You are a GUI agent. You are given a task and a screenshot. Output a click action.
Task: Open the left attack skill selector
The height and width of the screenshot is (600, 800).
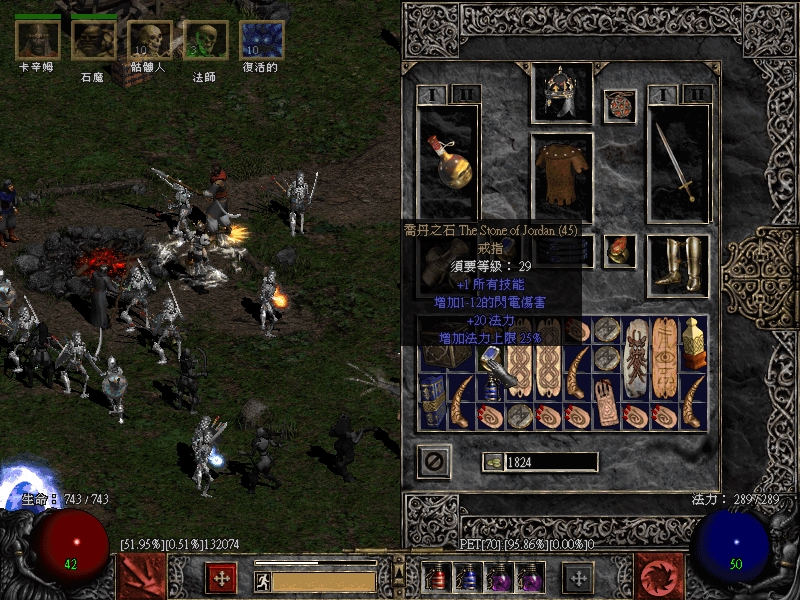[x=141, y=577]
